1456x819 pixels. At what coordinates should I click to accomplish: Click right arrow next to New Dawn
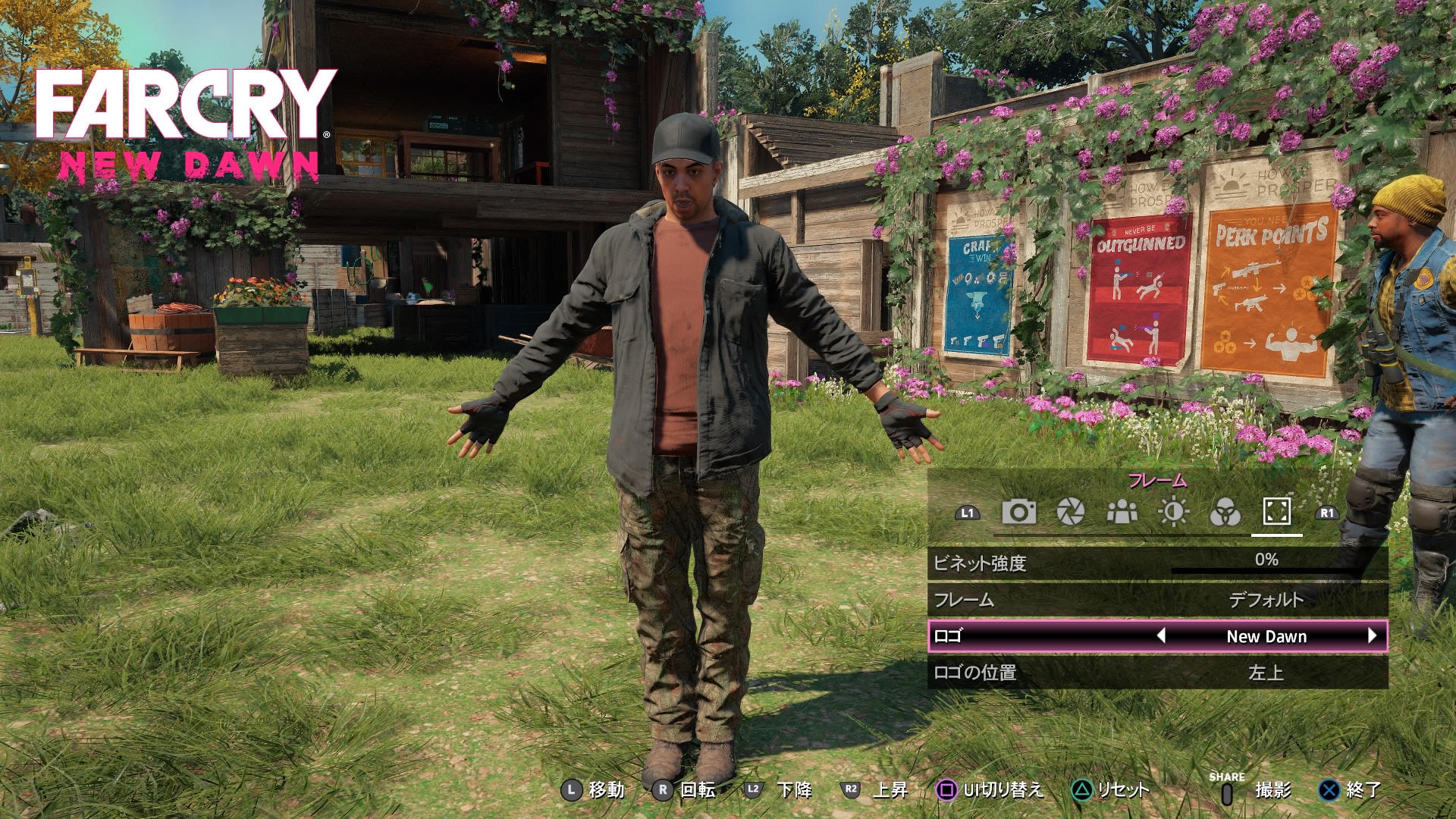[x=1372, y=636]
